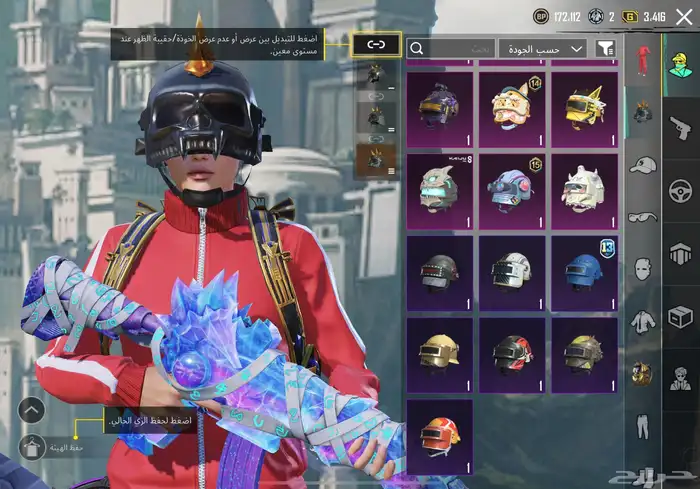Select the yellow winged helmet skin
The image size is (700, 489).
click(x=584, y=106)
